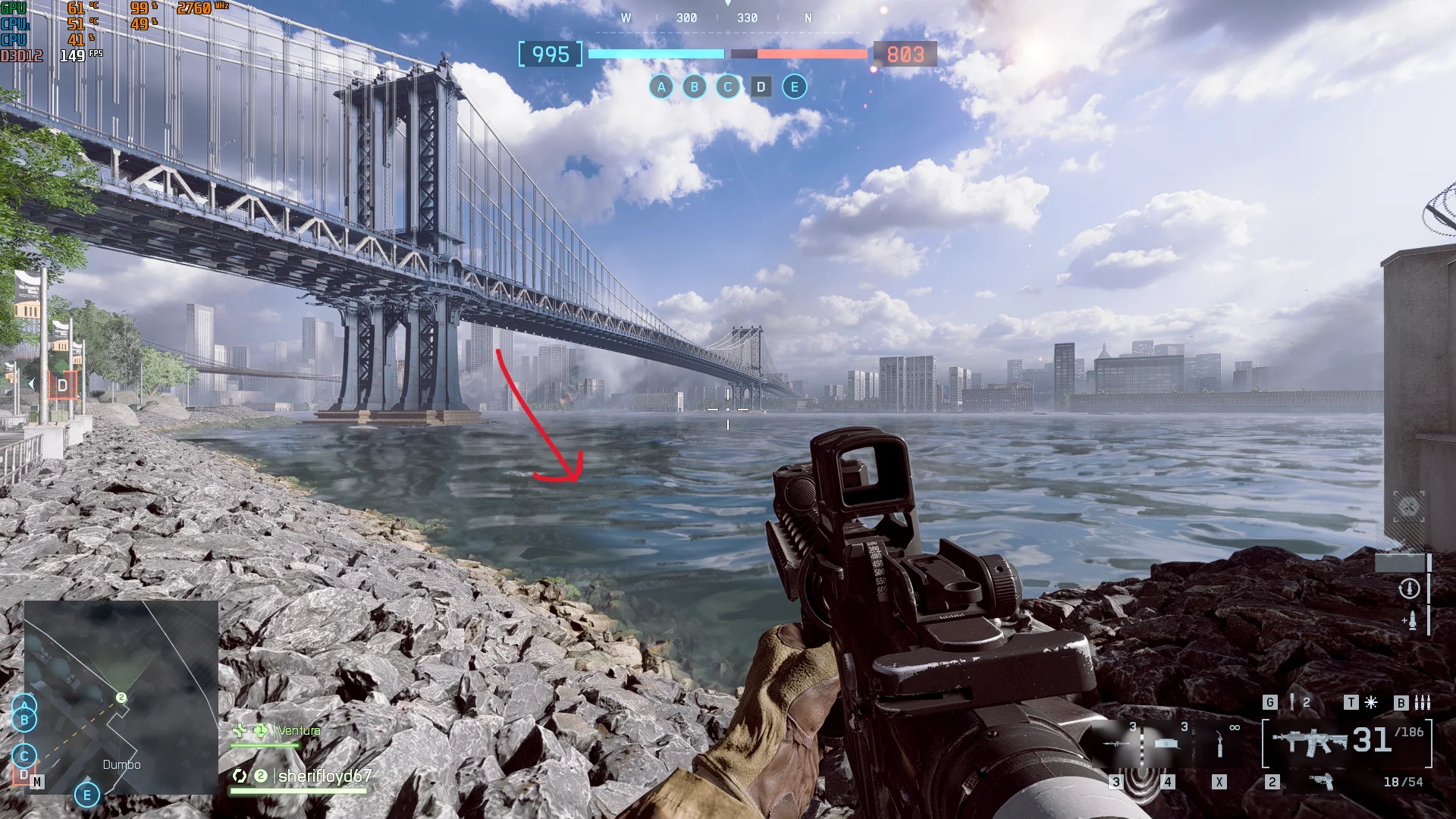The width and height of the screenshot is (1456, 819).
Task: Open the Dumbo minimap
Action: tap(121, 698)
